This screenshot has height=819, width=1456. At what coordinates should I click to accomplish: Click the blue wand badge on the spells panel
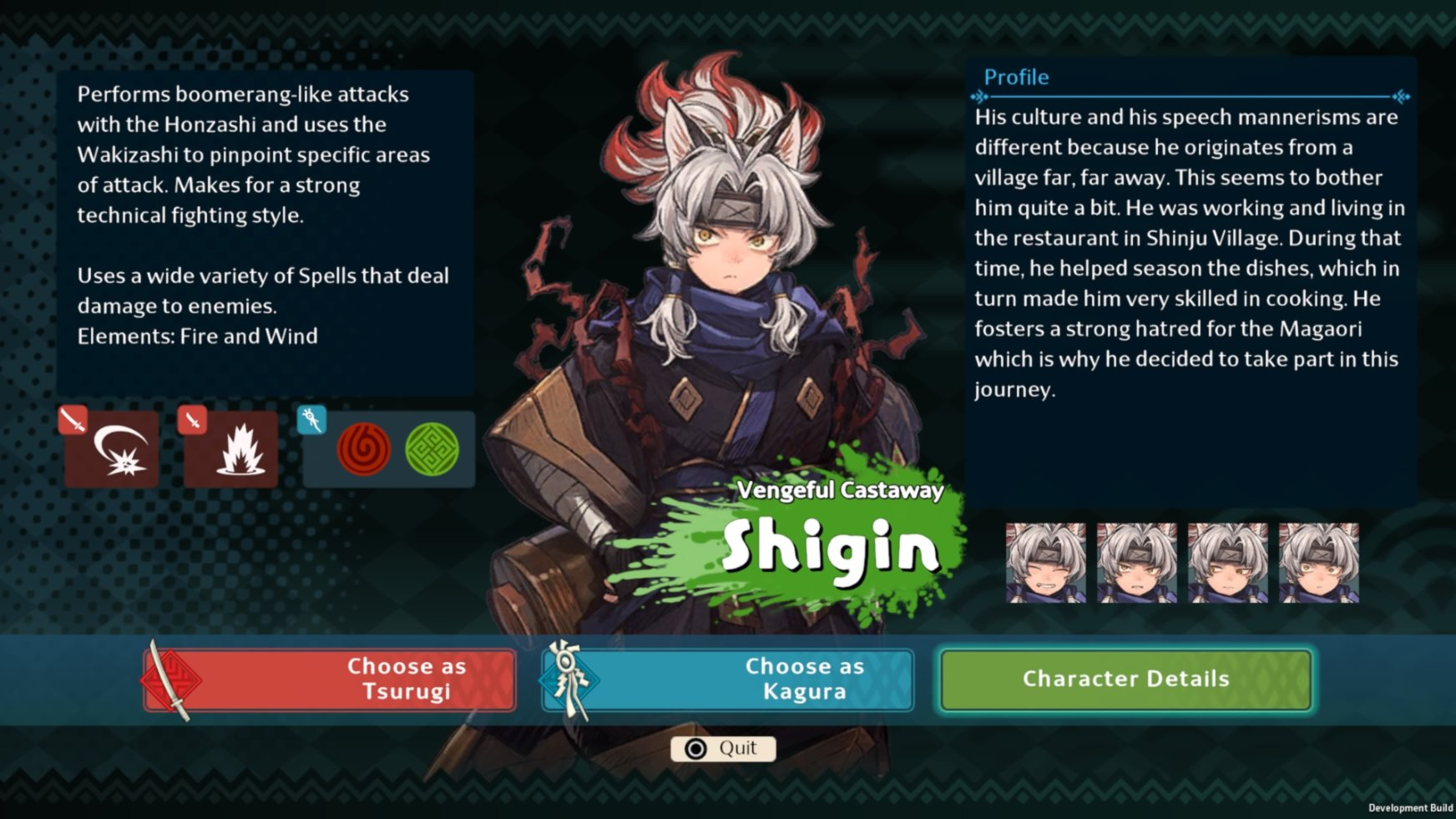tap(311, 420)
